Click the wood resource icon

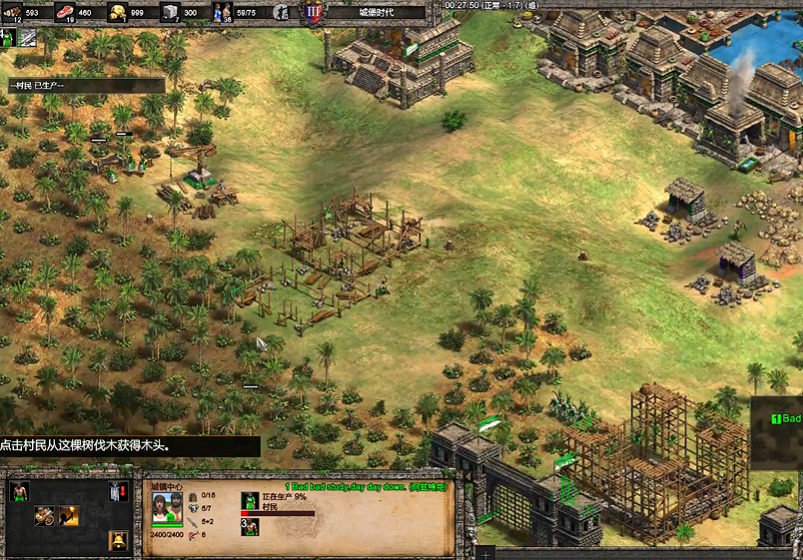(12, 12)
